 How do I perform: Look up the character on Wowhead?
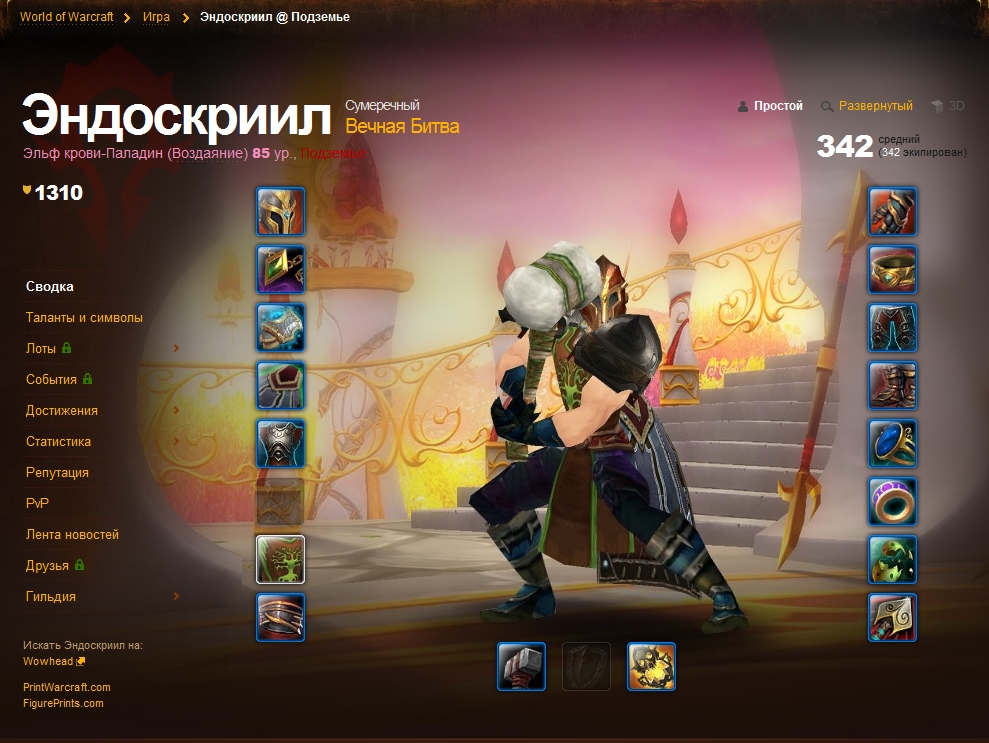[48, 661]
